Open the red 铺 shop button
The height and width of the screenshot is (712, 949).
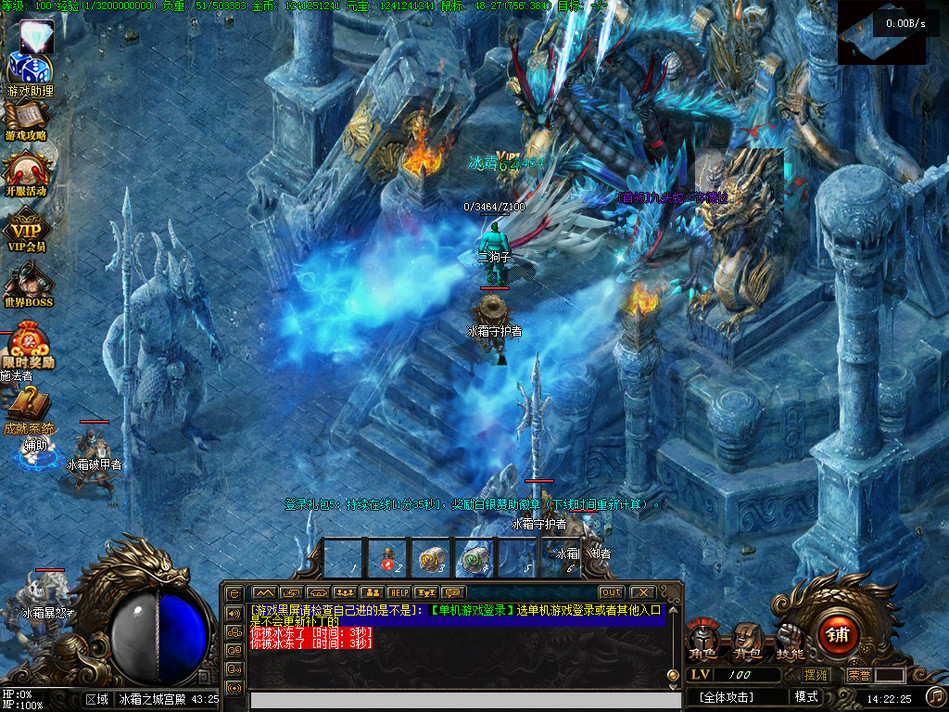(x=838, y=633)
